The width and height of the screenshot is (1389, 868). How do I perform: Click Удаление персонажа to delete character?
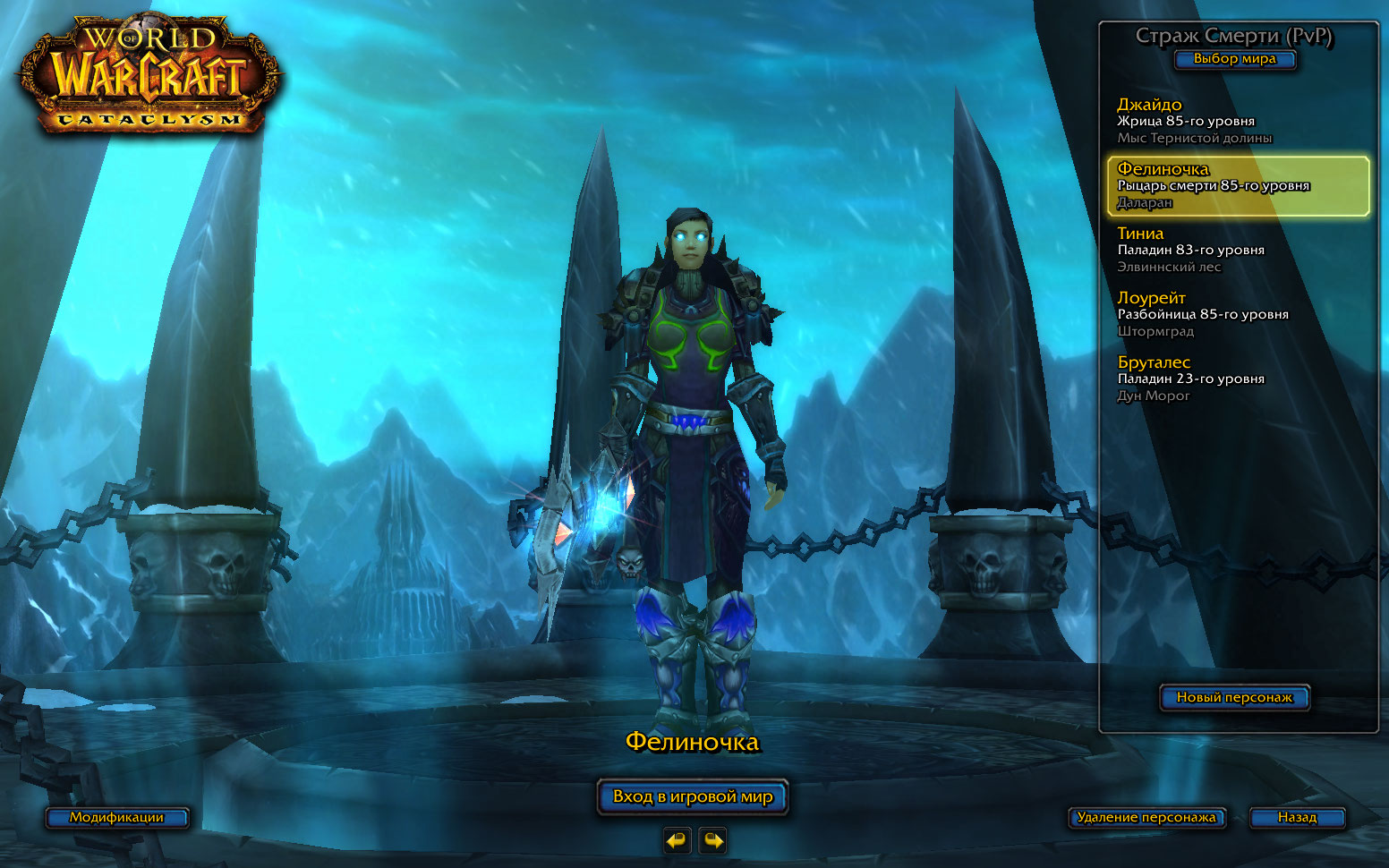tap(1146, 817)
